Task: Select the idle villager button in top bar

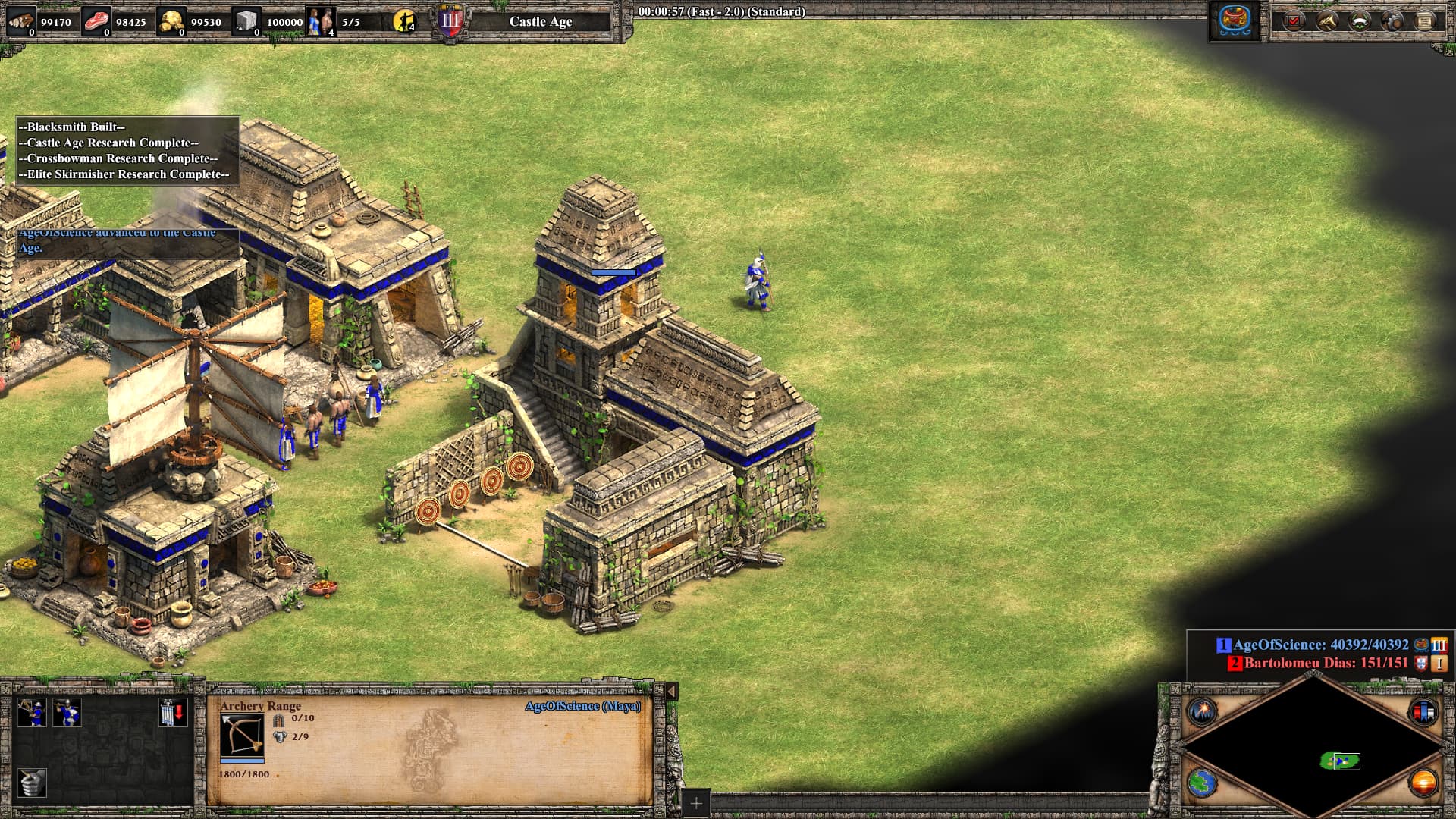Action: point(405,21)
